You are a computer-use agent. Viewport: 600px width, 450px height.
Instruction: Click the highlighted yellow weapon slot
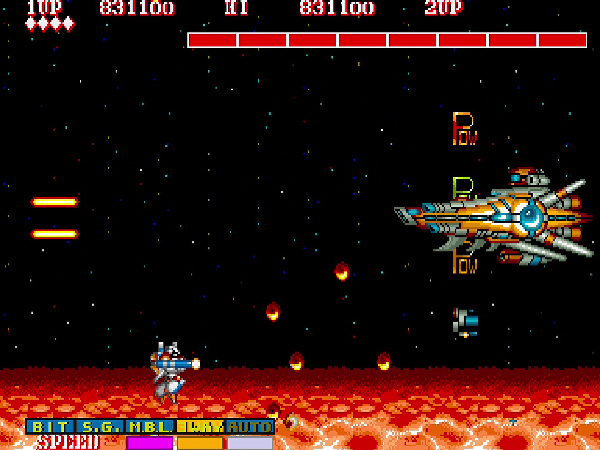(201, 427)
